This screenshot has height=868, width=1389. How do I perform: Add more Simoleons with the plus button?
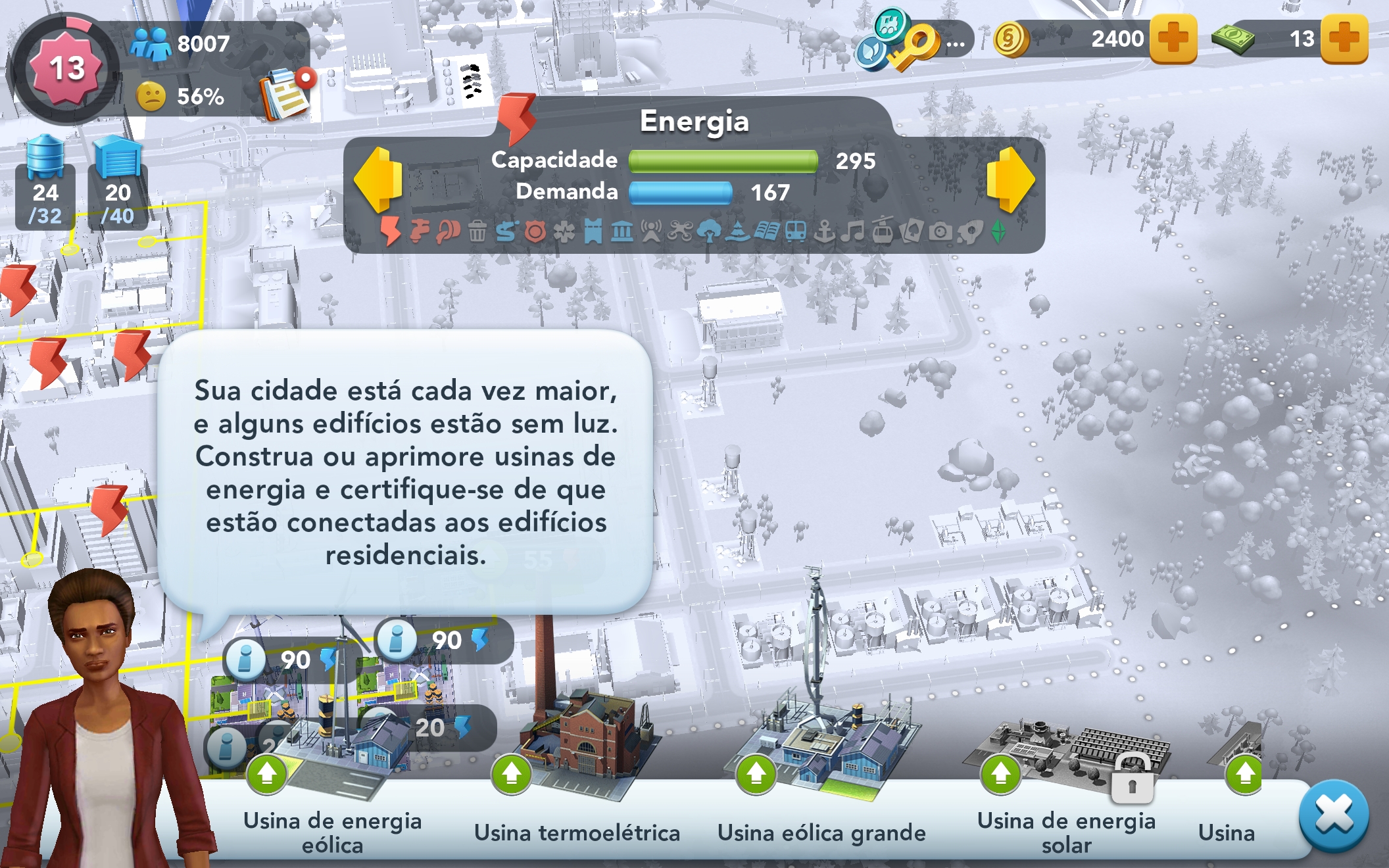click(1173, 39)
